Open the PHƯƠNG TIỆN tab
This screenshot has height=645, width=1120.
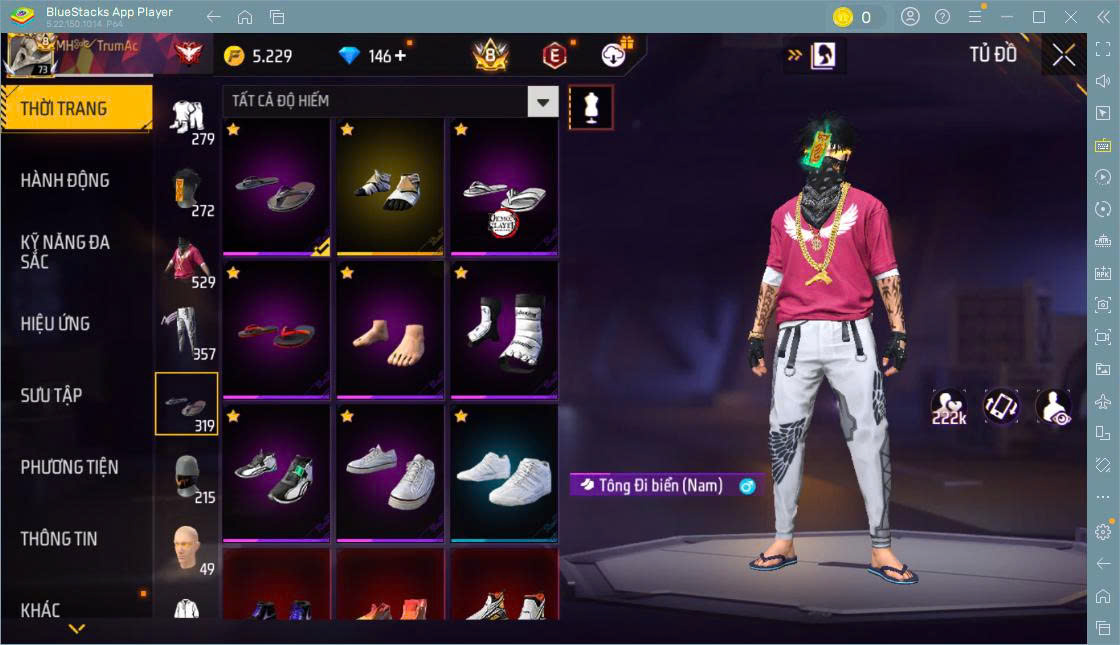[x=70, y=467]
